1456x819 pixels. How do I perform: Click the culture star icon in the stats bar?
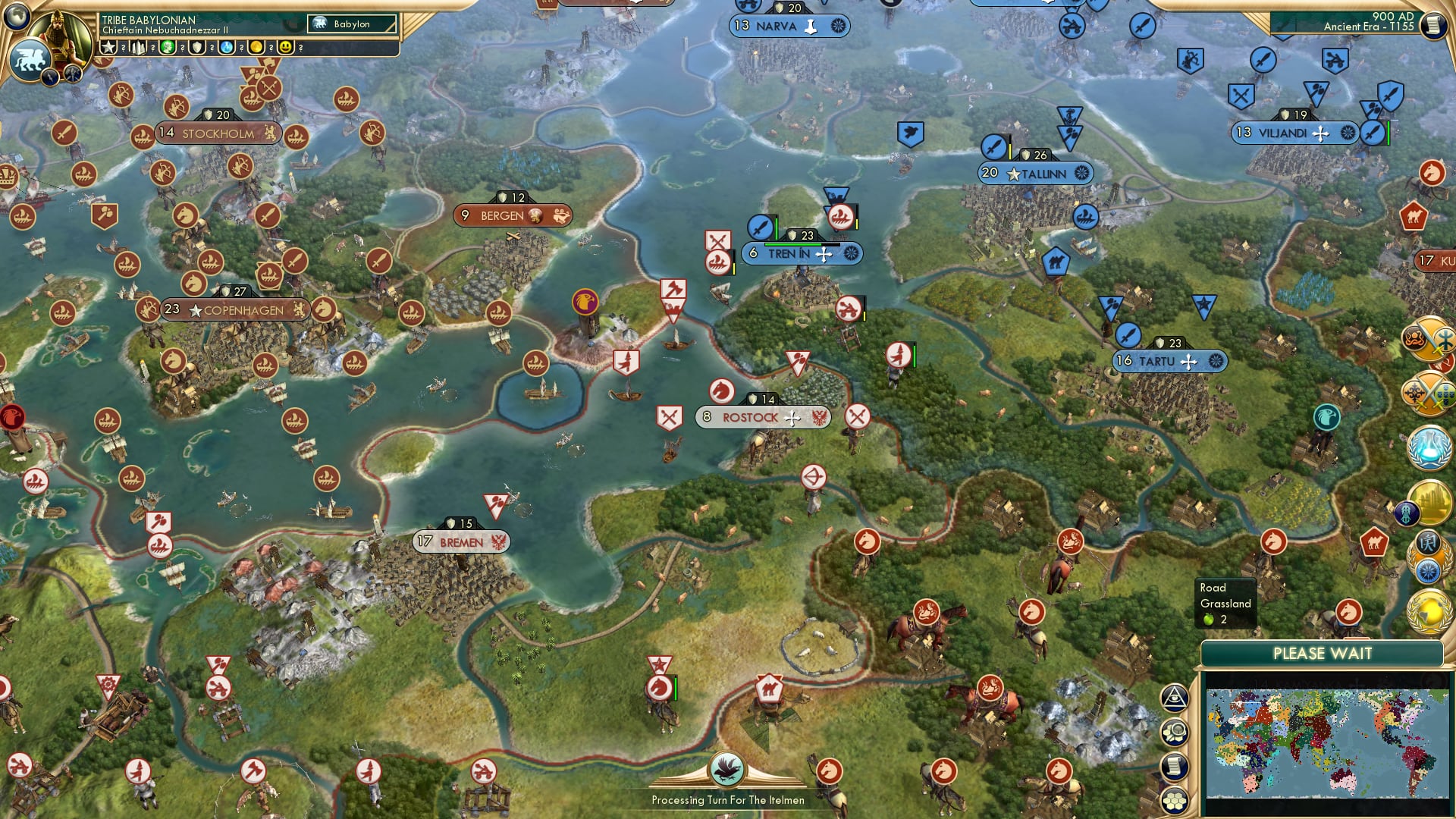pos(110,47)
